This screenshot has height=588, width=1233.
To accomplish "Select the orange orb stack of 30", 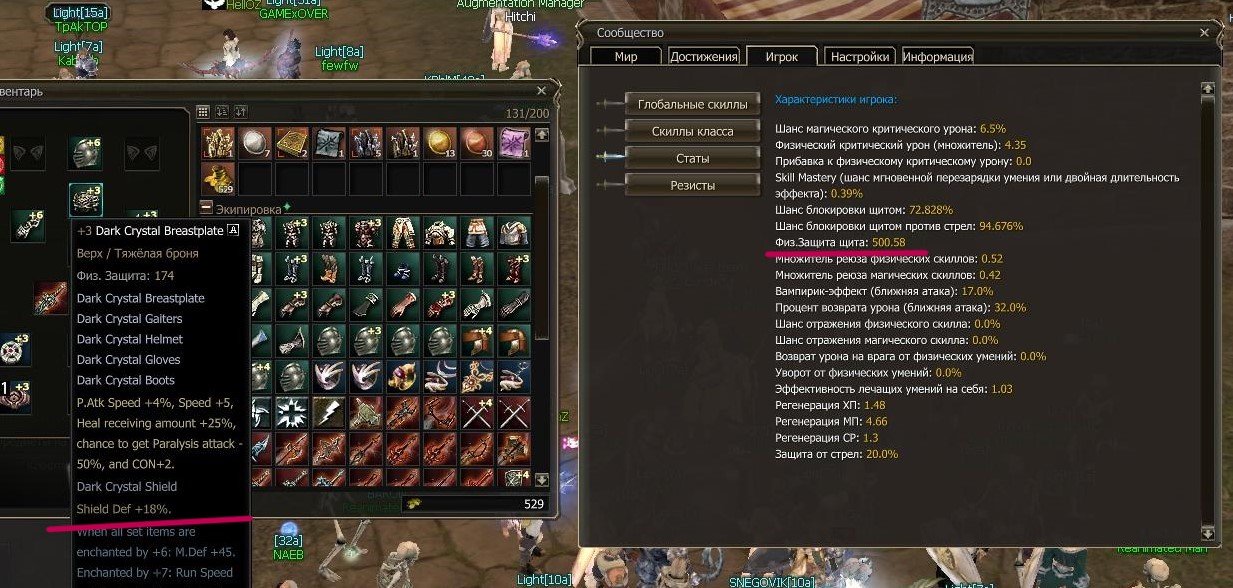I will click(x=476, y=143).
